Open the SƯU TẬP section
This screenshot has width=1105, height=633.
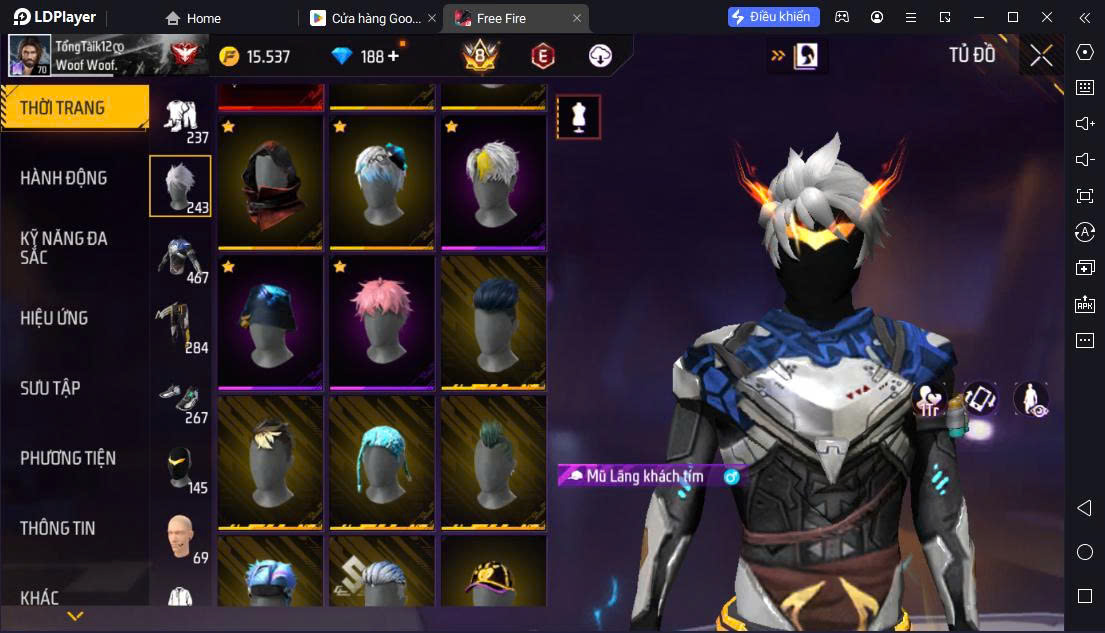pos(51,388)
